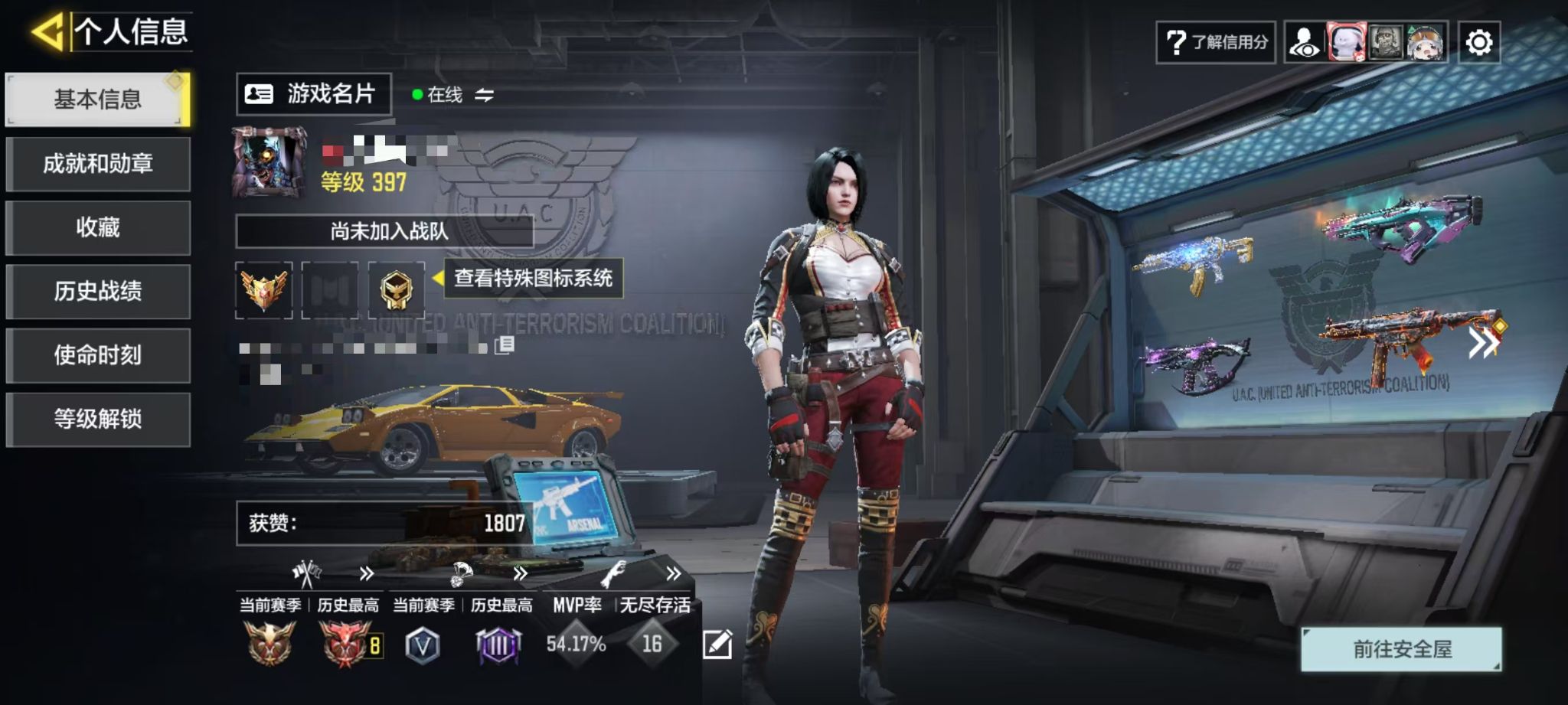1568x705 pixels.
Task: Switch to the 等级解锁 tab
Action: tap(97, 419)
